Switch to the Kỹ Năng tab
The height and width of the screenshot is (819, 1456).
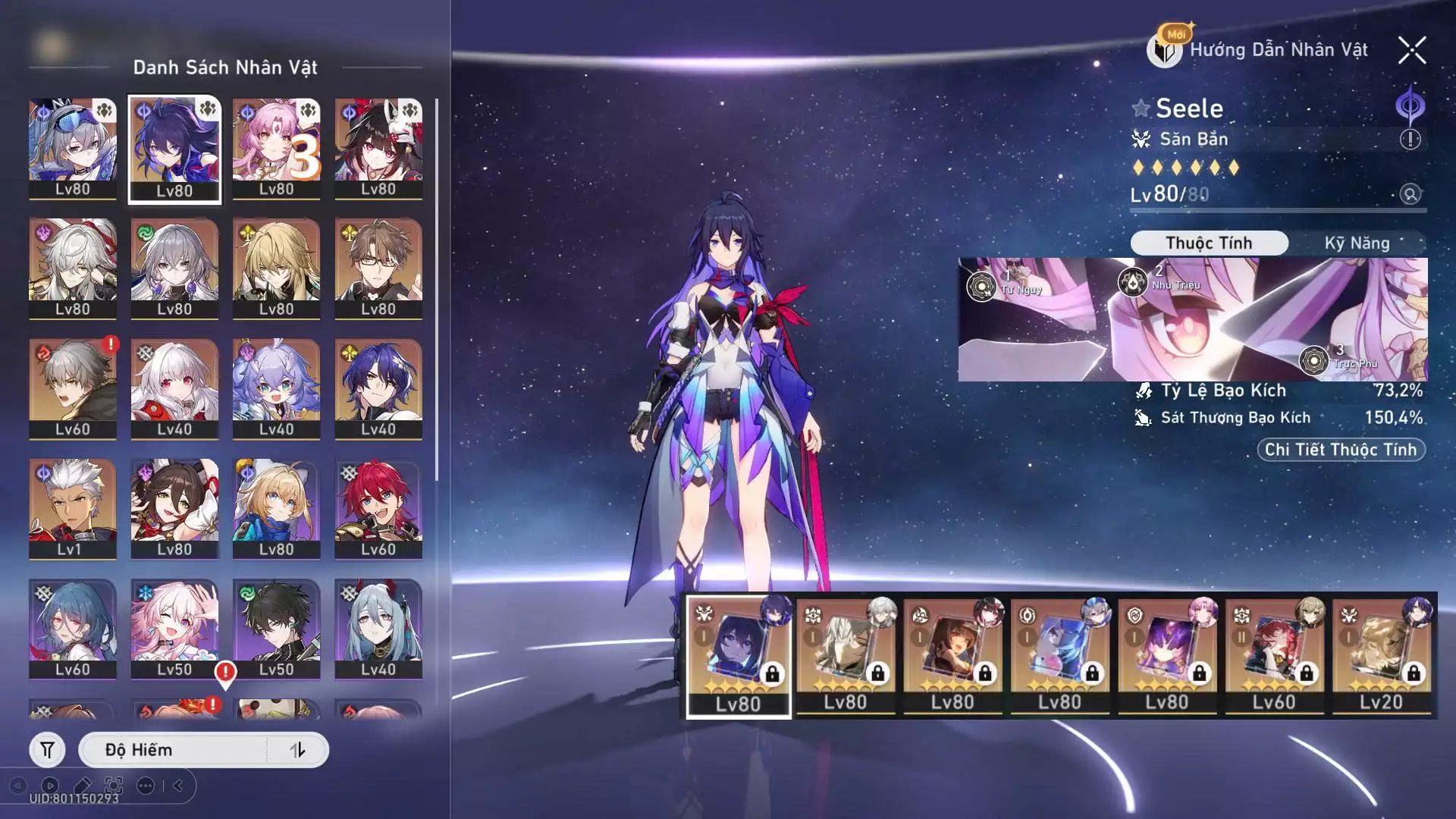(1357, 243)
